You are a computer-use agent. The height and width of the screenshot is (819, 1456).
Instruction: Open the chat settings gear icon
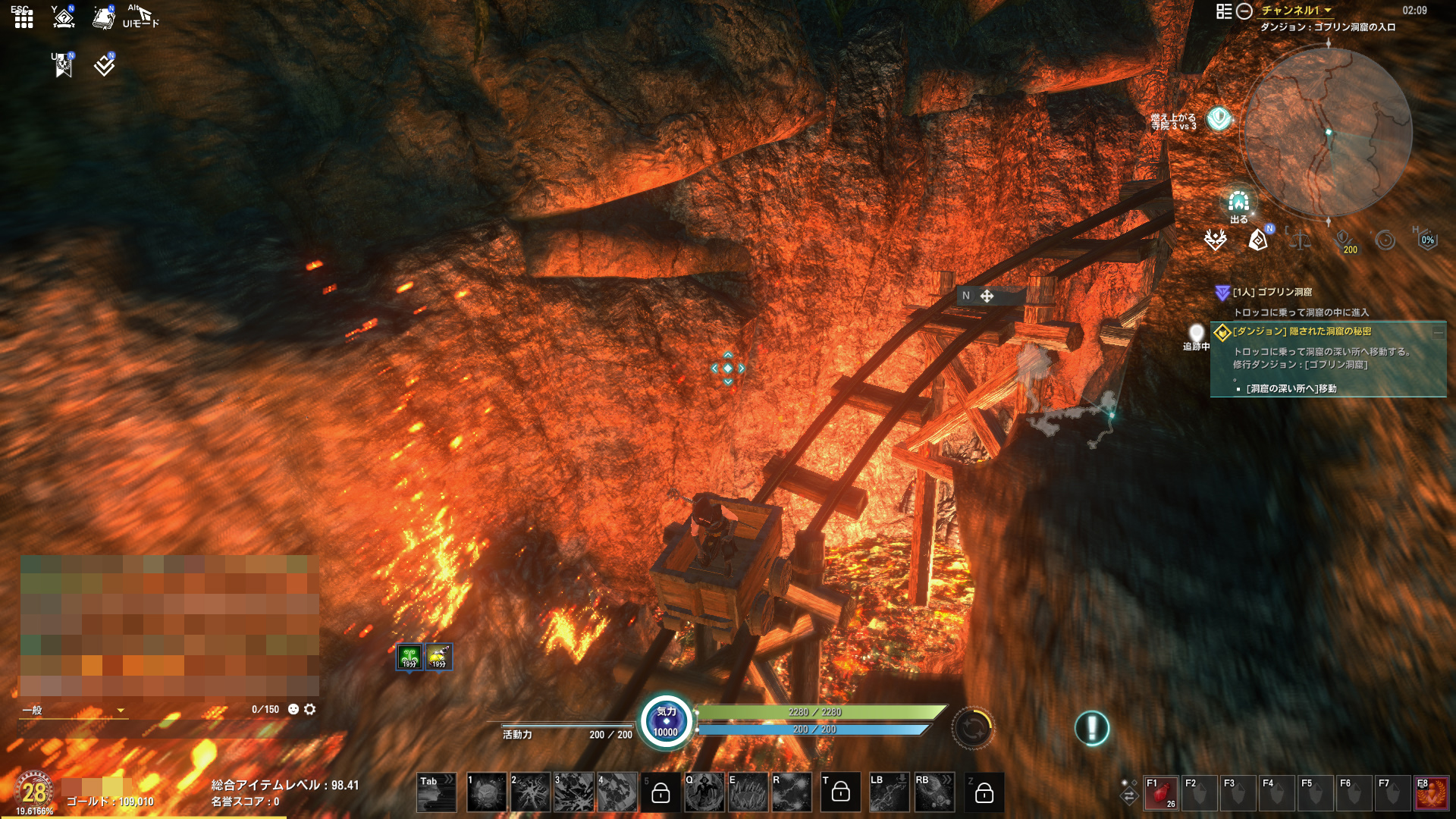[x=309, y=709]
